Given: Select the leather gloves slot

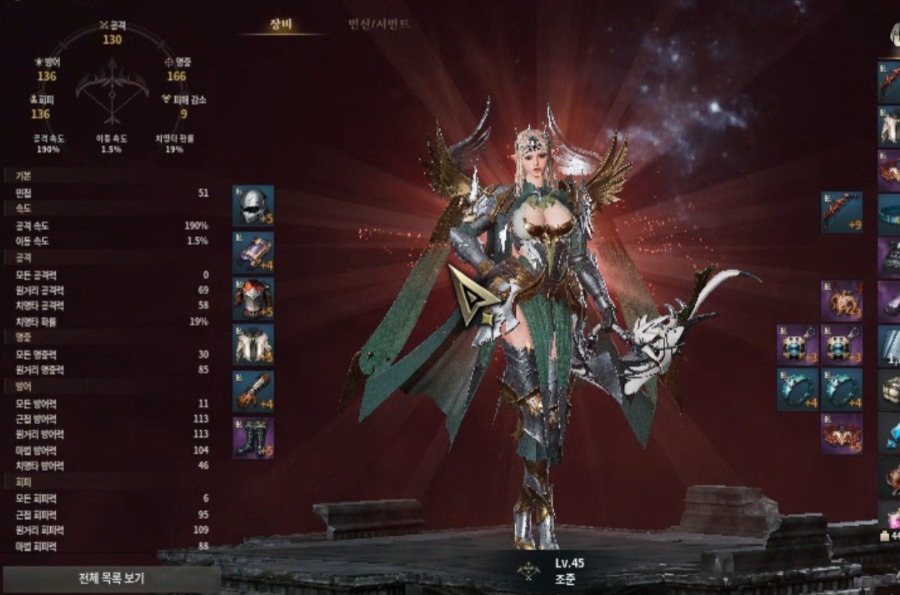Looking at the screenshot, I should point(253,391).
